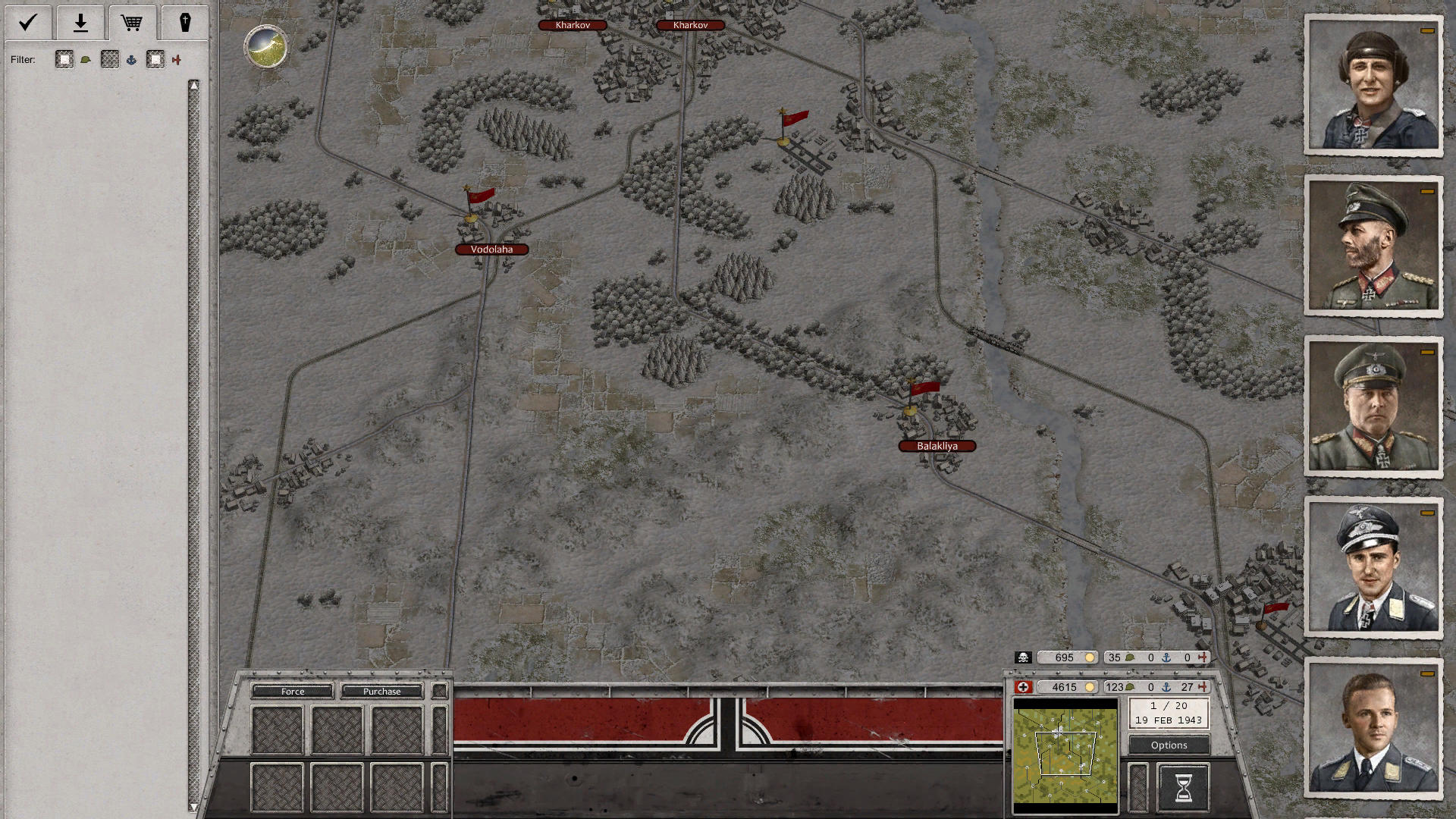This screenshot has height=819, width=1456.
Task: Open the shopping cart purchase tab
Action: click(133, 23)
